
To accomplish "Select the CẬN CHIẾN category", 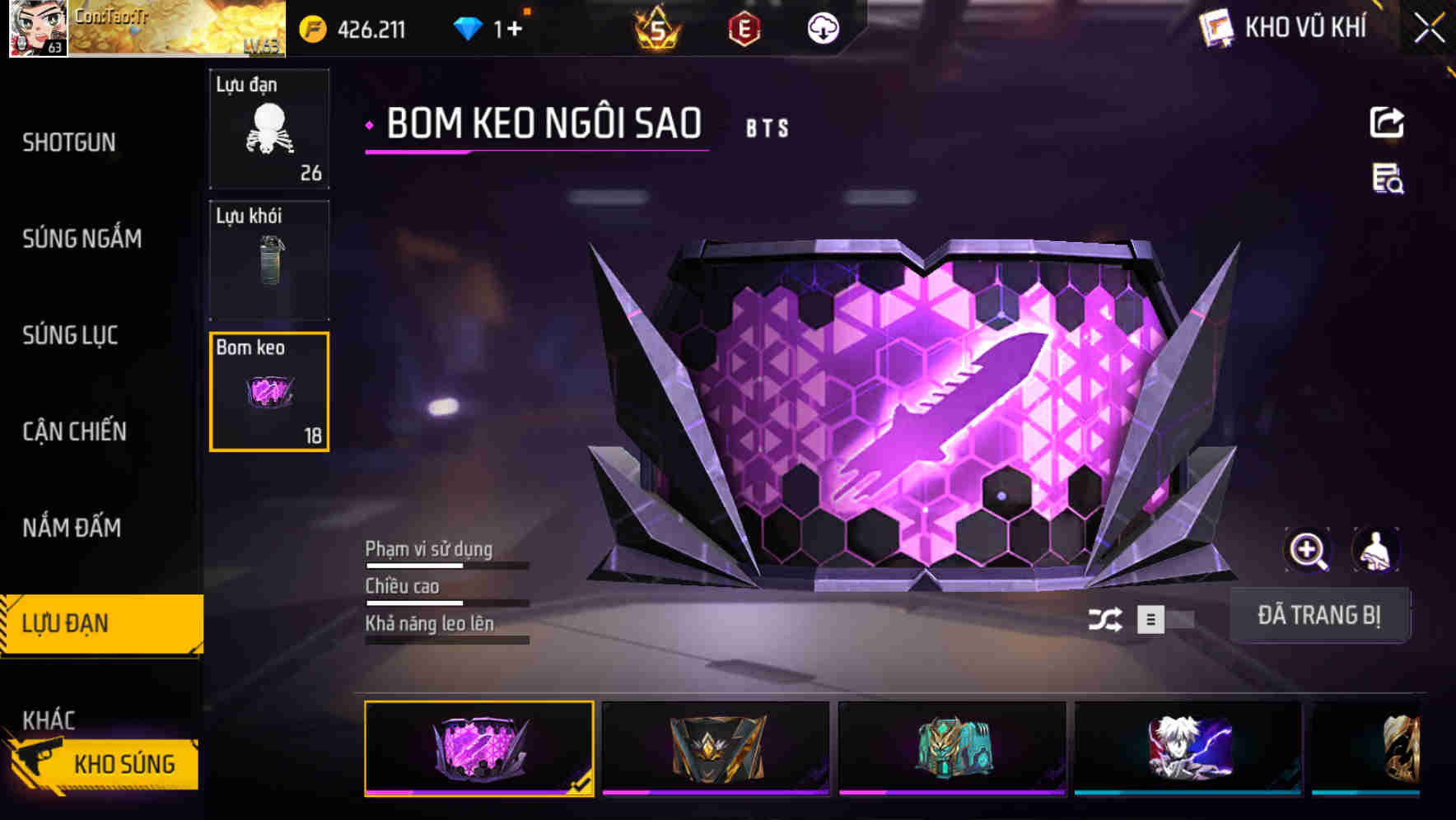I will [74, 431].
